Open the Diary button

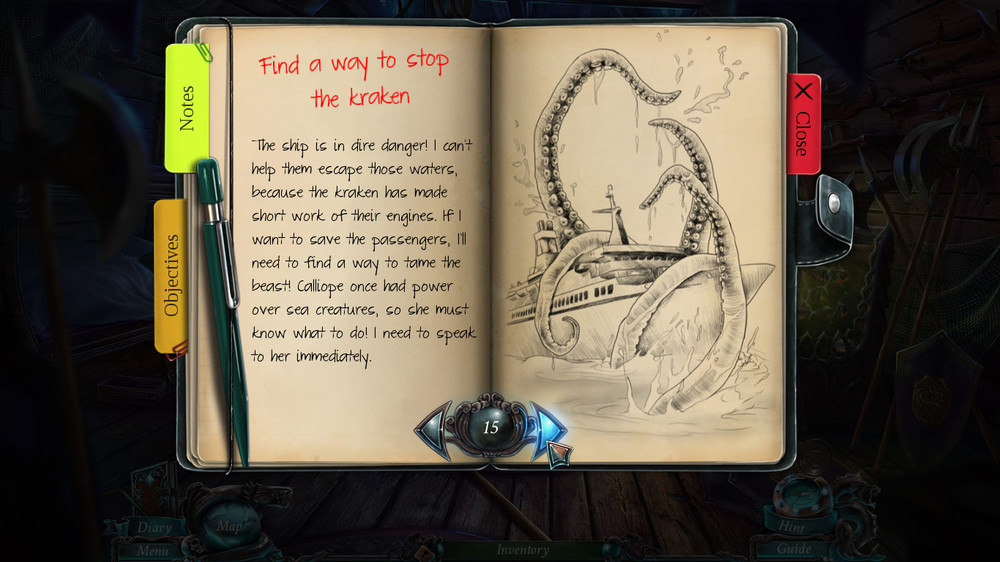click(x=154, y=528)
